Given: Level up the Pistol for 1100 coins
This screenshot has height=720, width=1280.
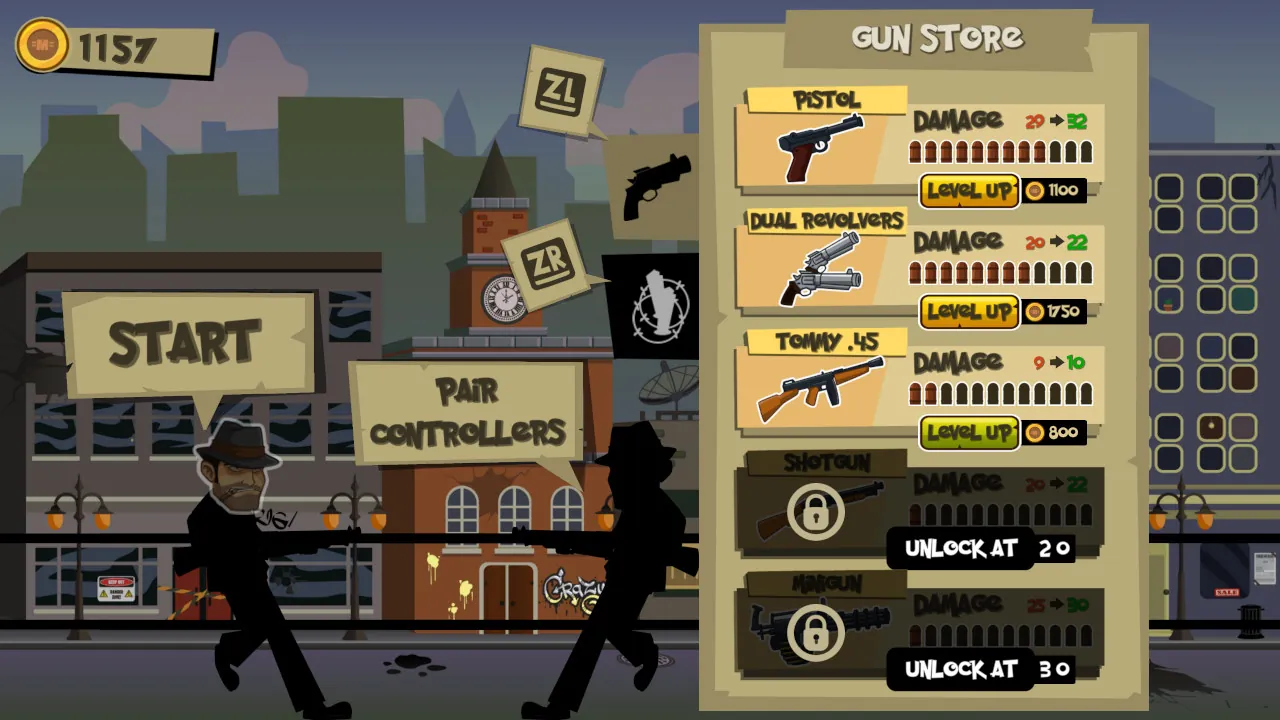Looking at the screenshot, I should coord(968,191).
